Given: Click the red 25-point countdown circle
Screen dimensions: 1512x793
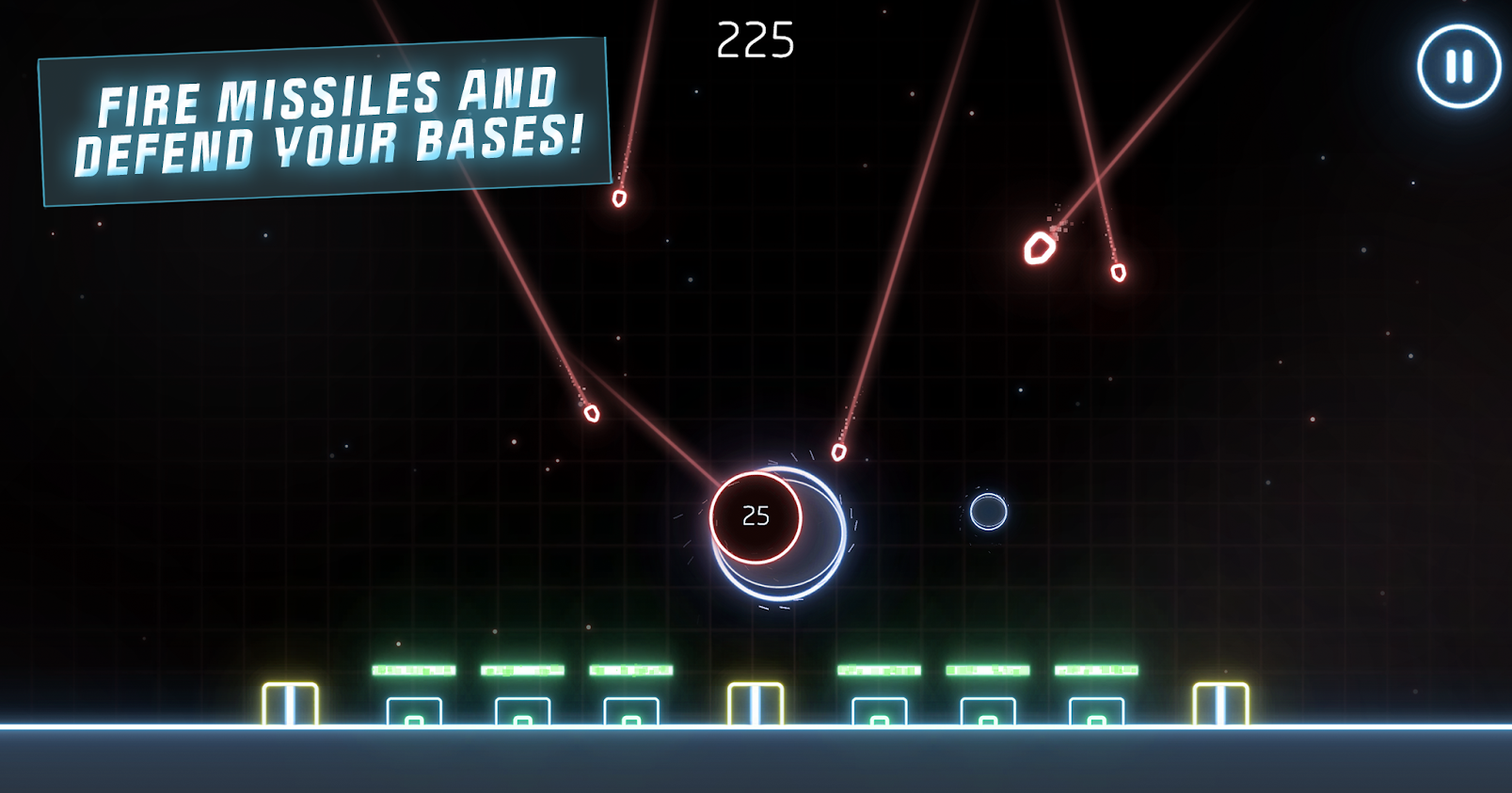Looking at the screenshot, I should click(755, 515).
